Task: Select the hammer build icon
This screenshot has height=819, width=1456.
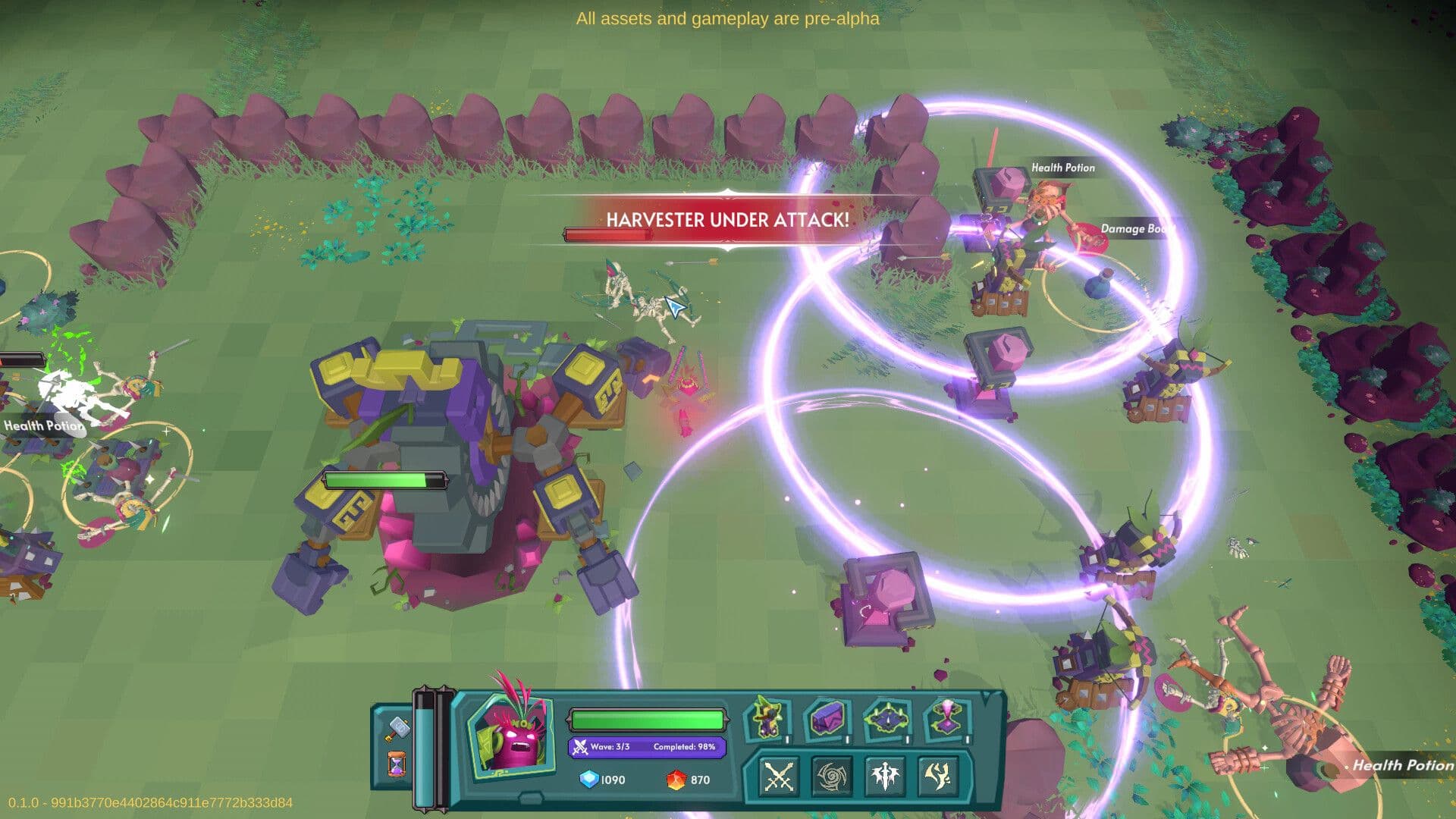Action: tap(396, 729)
